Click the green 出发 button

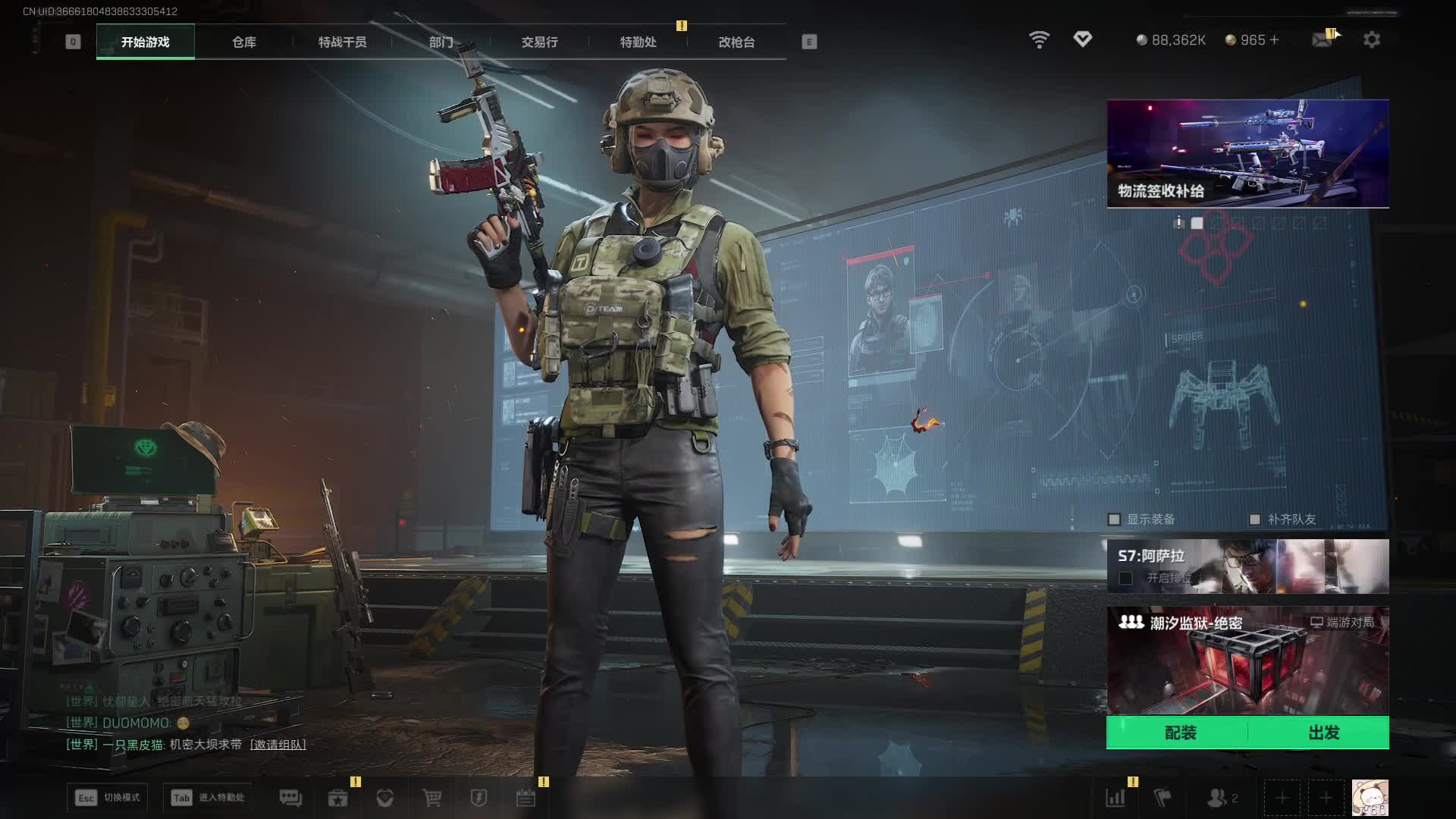click(x=1323, y=733)
